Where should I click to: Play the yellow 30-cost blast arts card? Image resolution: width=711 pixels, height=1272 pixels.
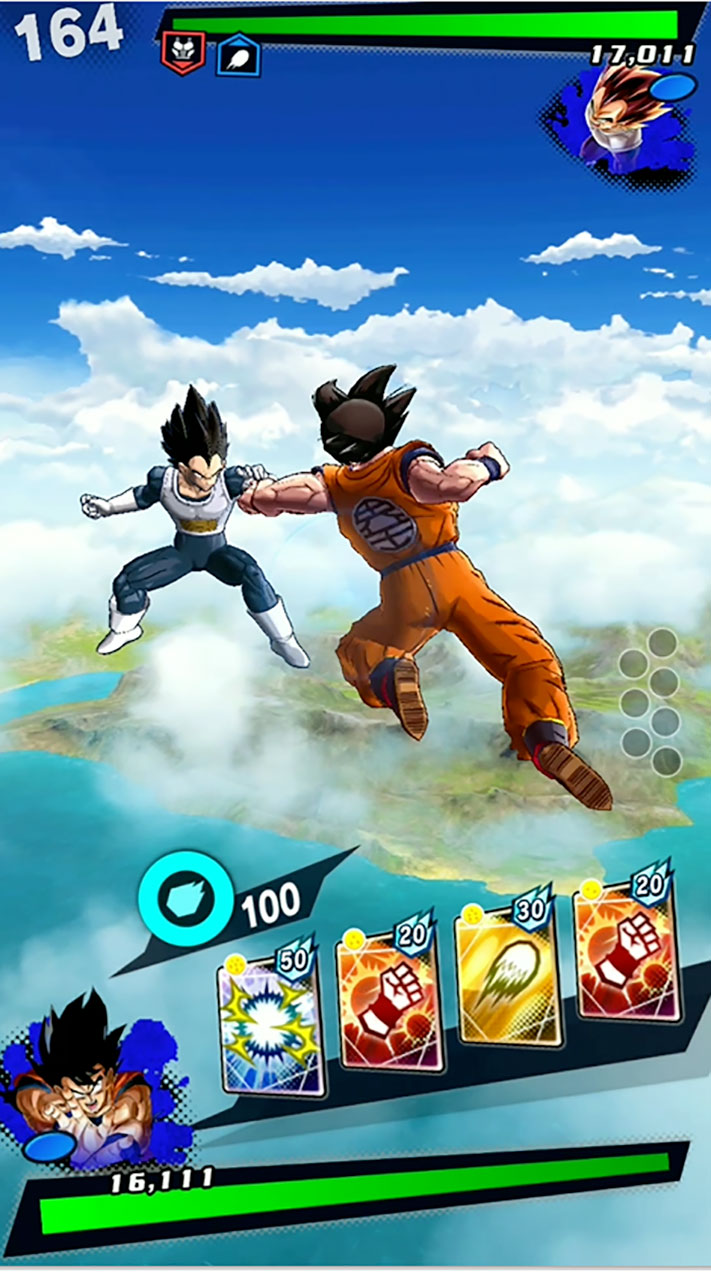506,975
